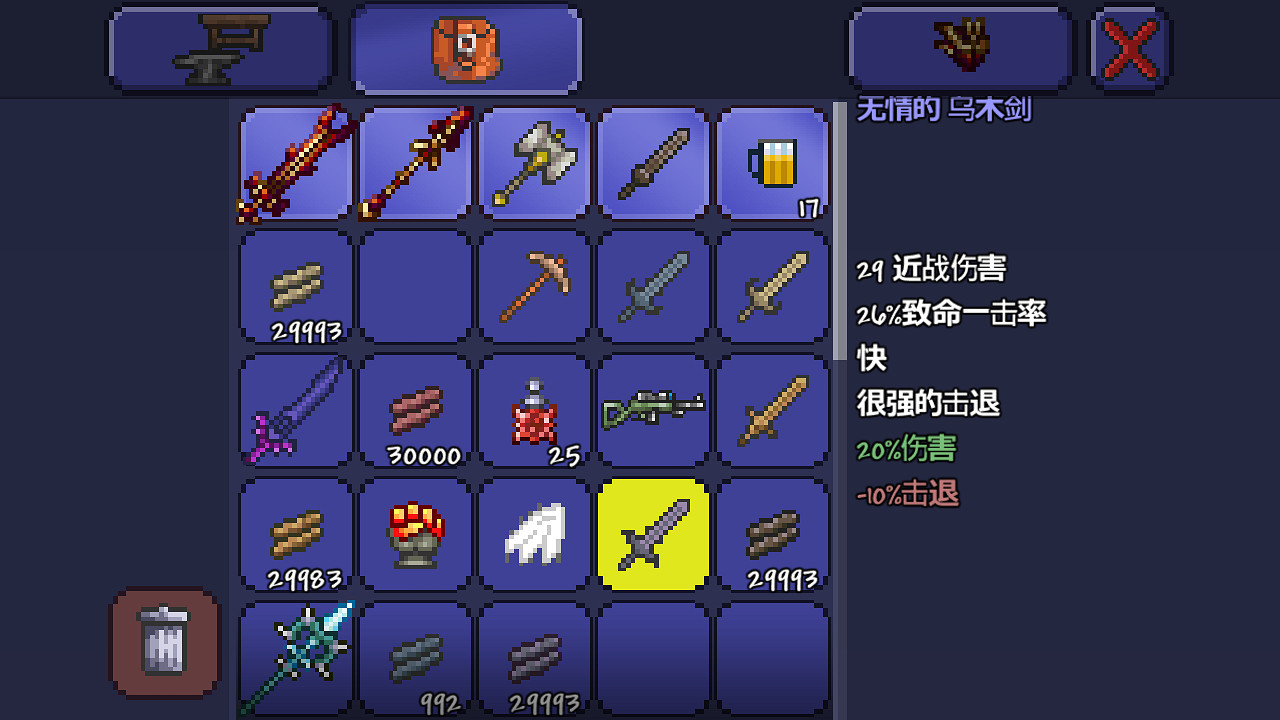Select the mug of Ale stack
Viewport: 1280px width, 720px height.
[x=772, y=164]
